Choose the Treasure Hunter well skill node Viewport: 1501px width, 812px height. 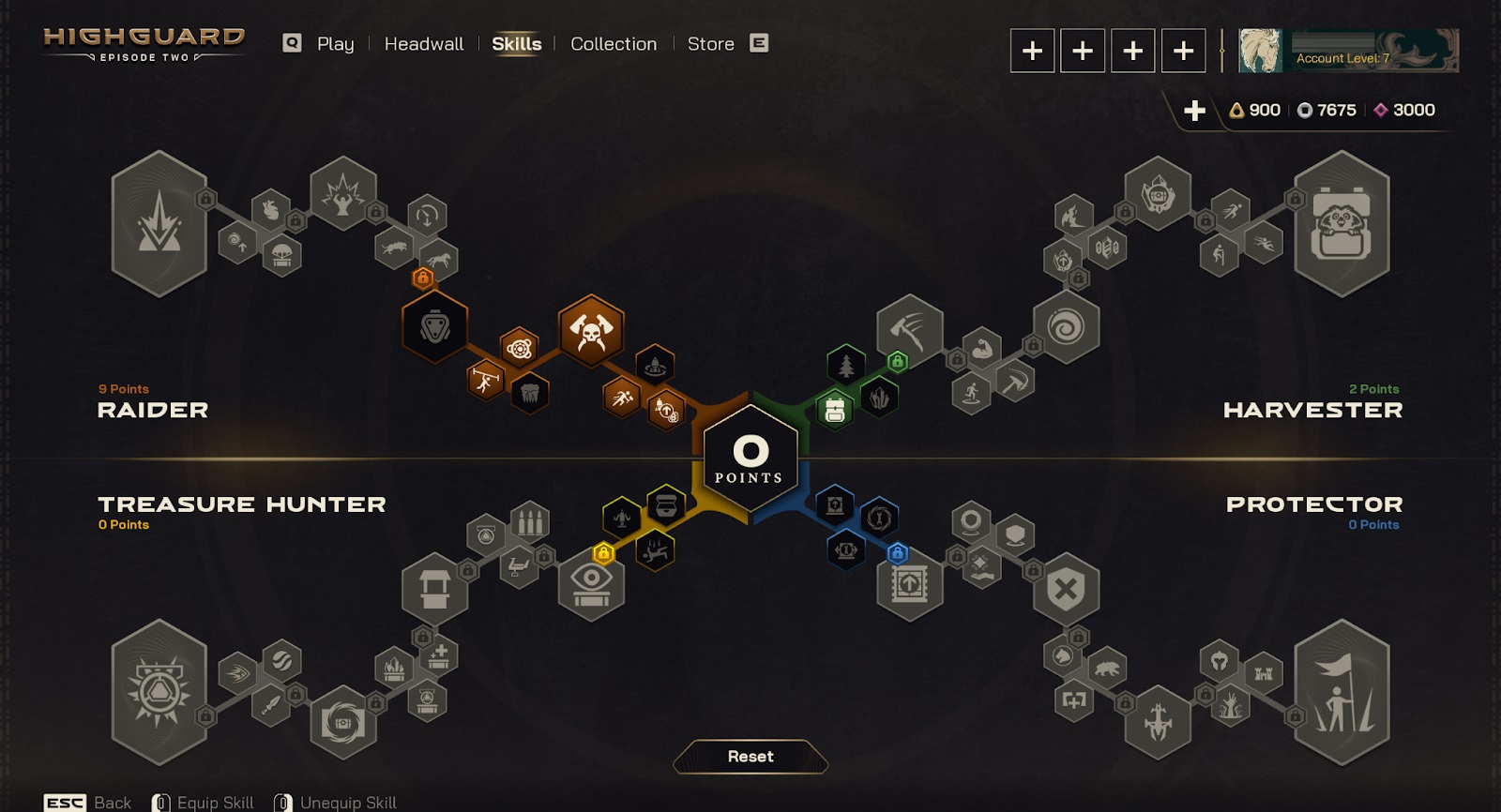coord(434,589)
